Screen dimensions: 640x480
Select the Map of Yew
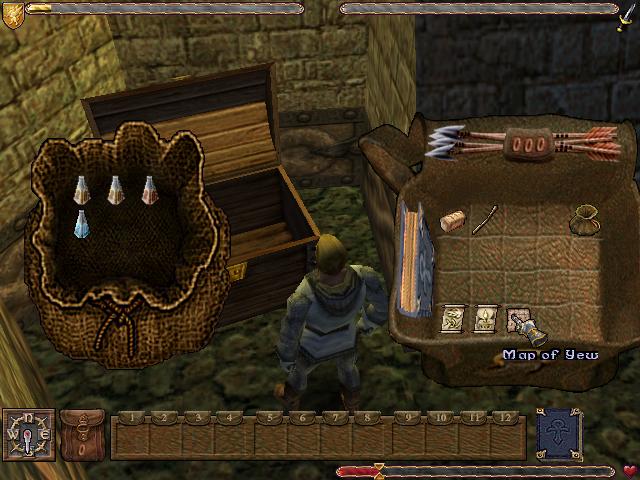(518, 320)
